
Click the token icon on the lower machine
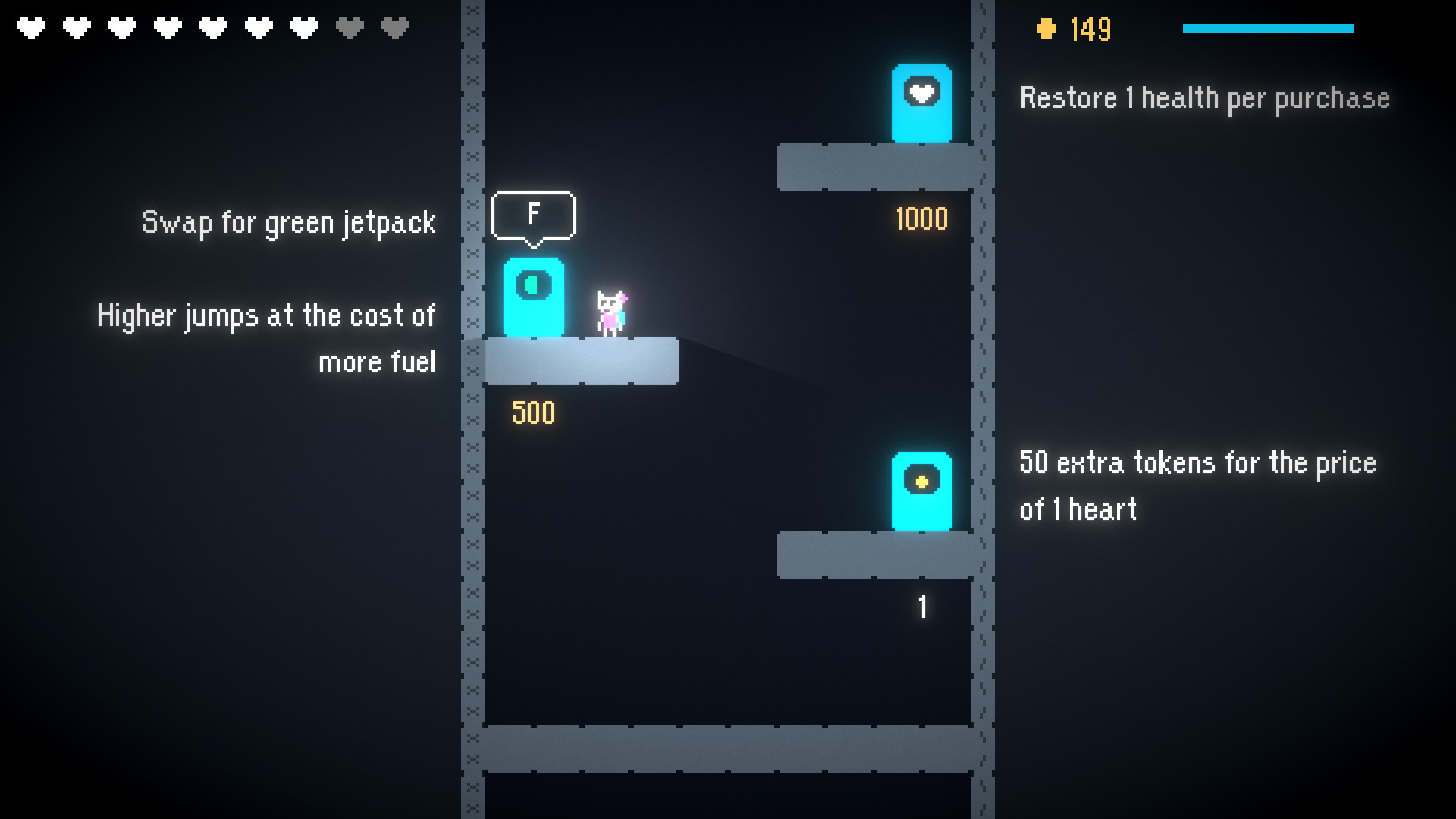pyautogui.click(x=921, y=482)
